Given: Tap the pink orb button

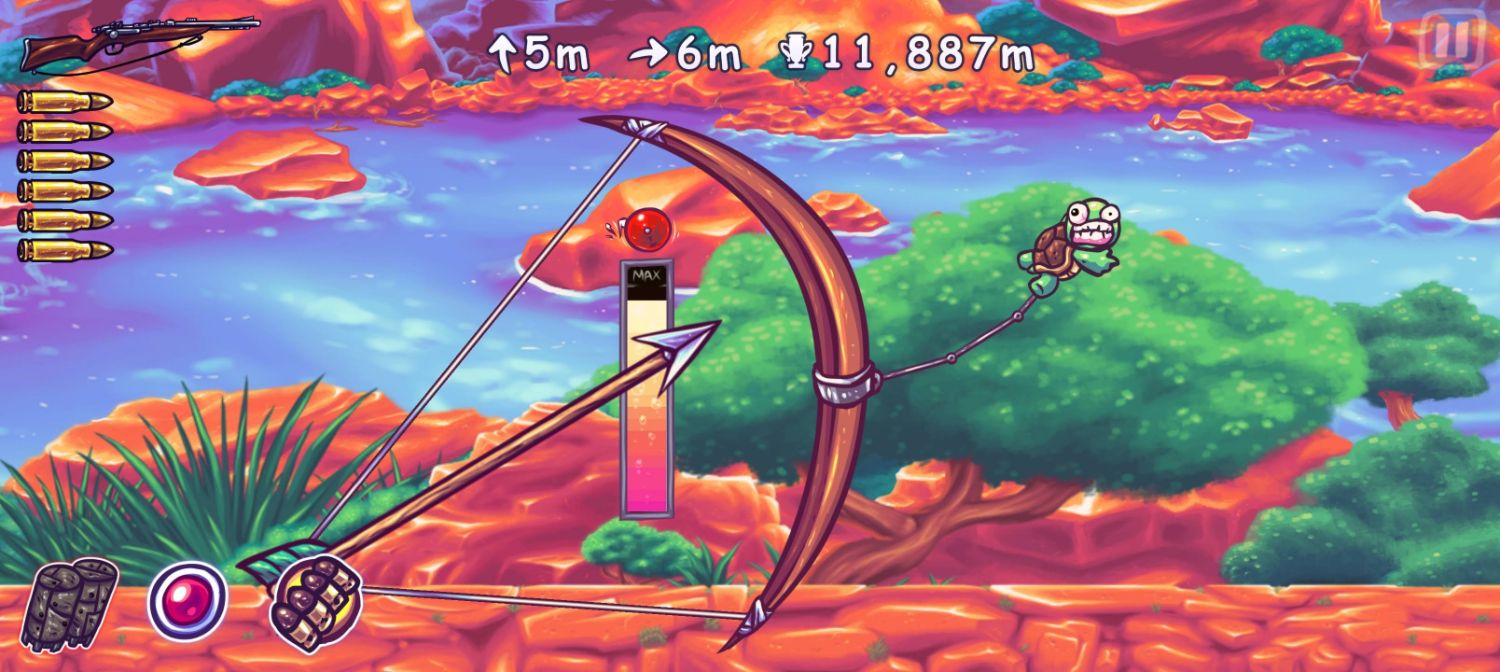Looking at the screenshot, I should pyautogui.click(x=188, y=601).
